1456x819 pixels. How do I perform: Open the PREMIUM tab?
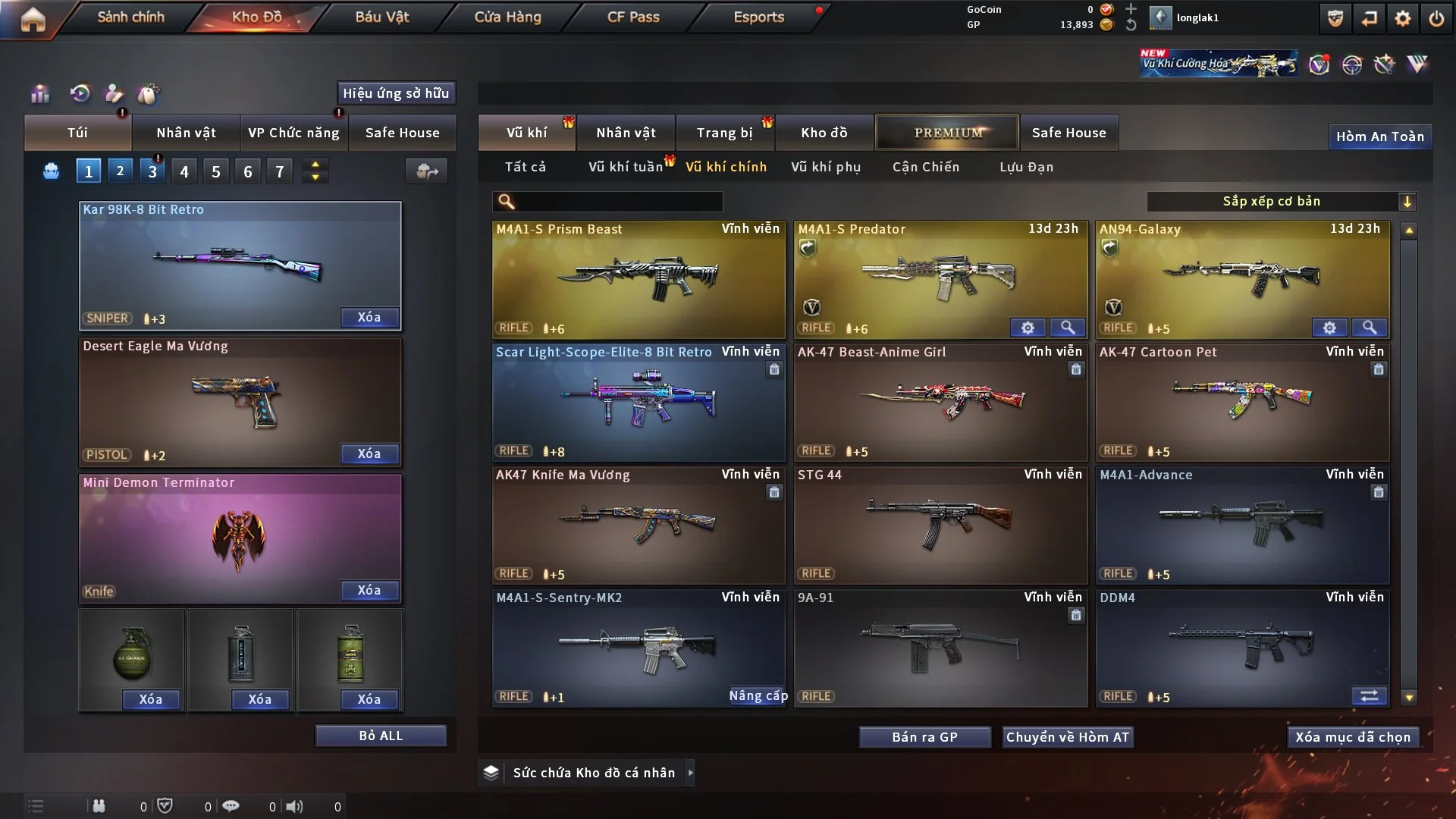point(947,133)
